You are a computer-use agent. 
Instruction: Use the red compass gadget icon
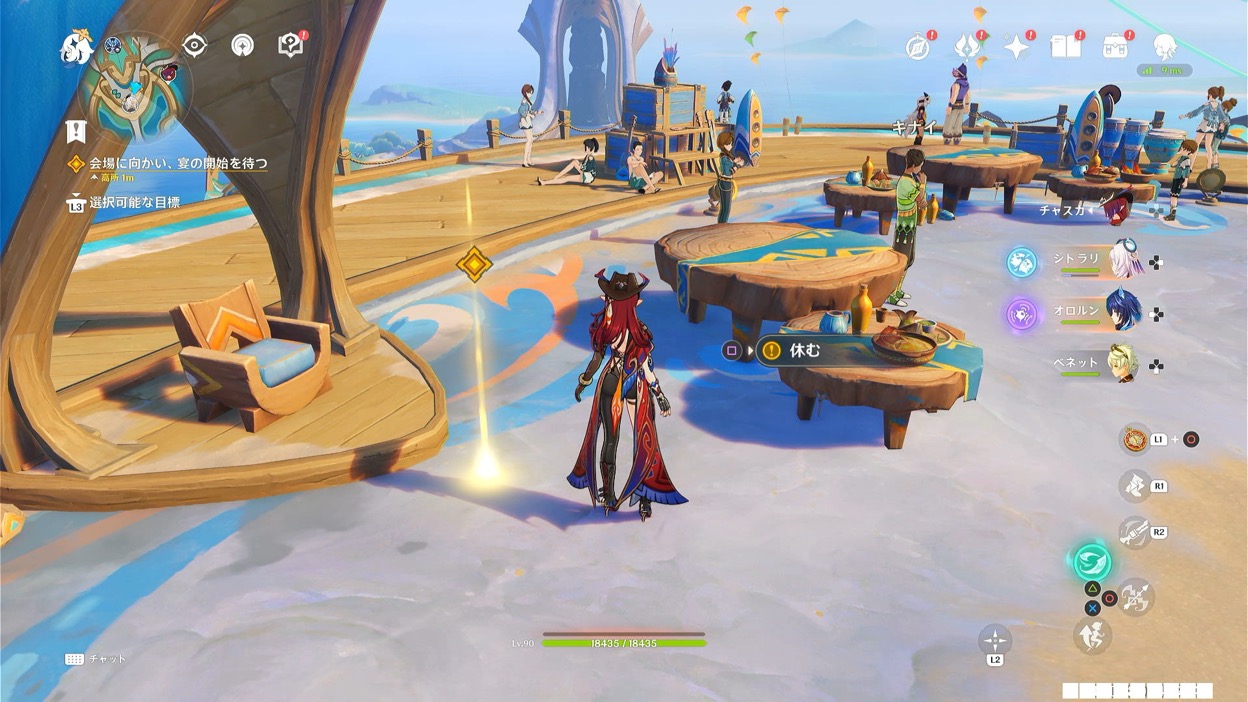point(1135,439)
